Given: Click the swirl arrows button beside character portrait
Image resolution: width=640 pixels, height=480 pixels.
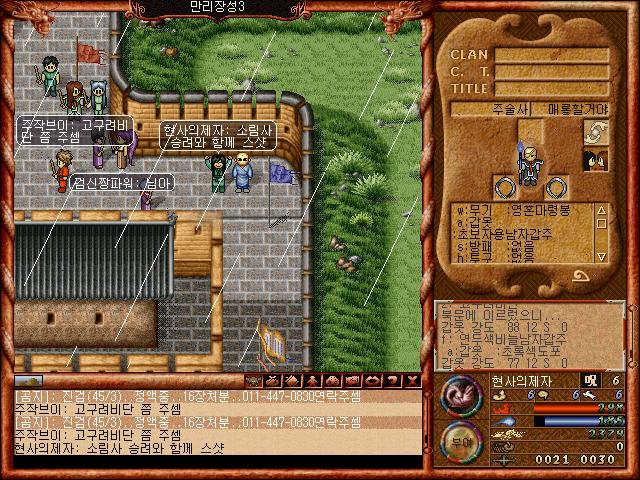Looking at the screenshot, I should coord(596,134).
